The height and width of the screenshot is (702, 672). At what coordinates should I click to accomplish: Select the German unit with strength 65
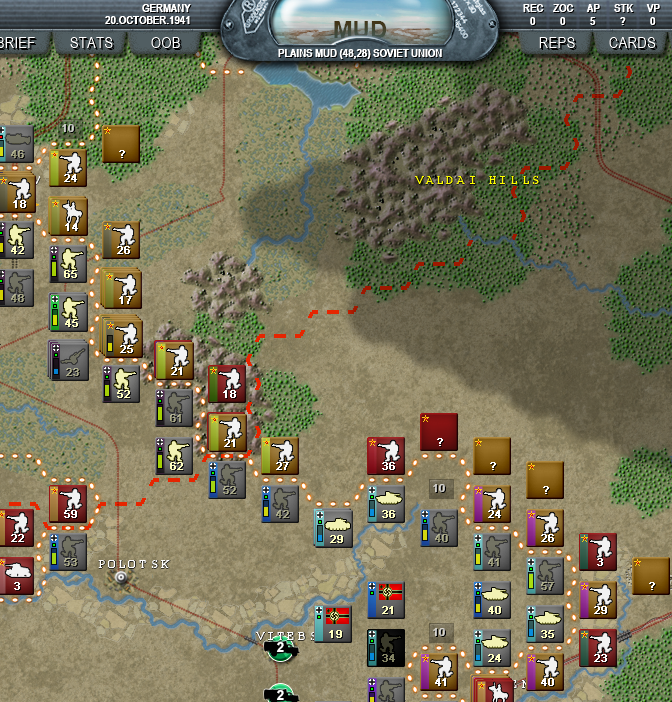click(x=69, y=264)
